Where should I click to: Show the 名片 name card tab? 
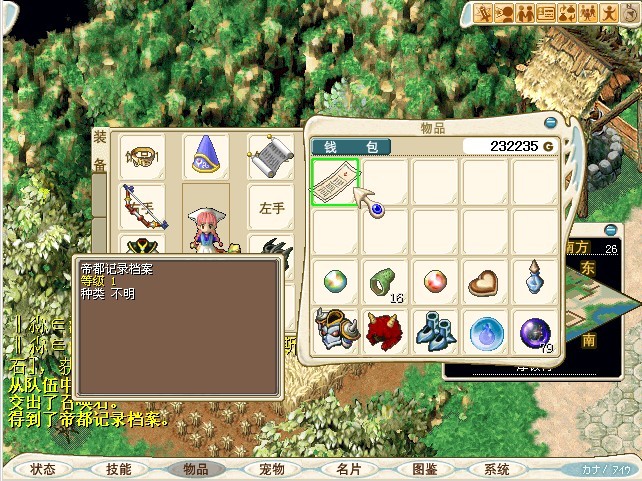348,468
